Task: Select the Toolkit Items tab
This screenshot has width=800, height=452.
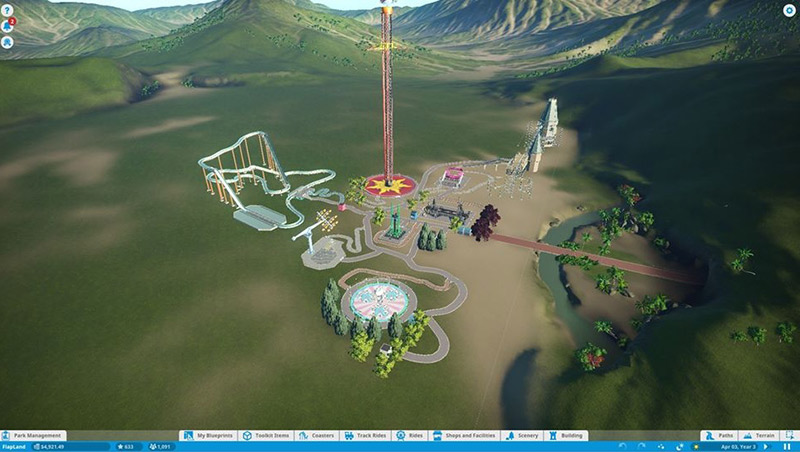Action: (x=266, y=436)
